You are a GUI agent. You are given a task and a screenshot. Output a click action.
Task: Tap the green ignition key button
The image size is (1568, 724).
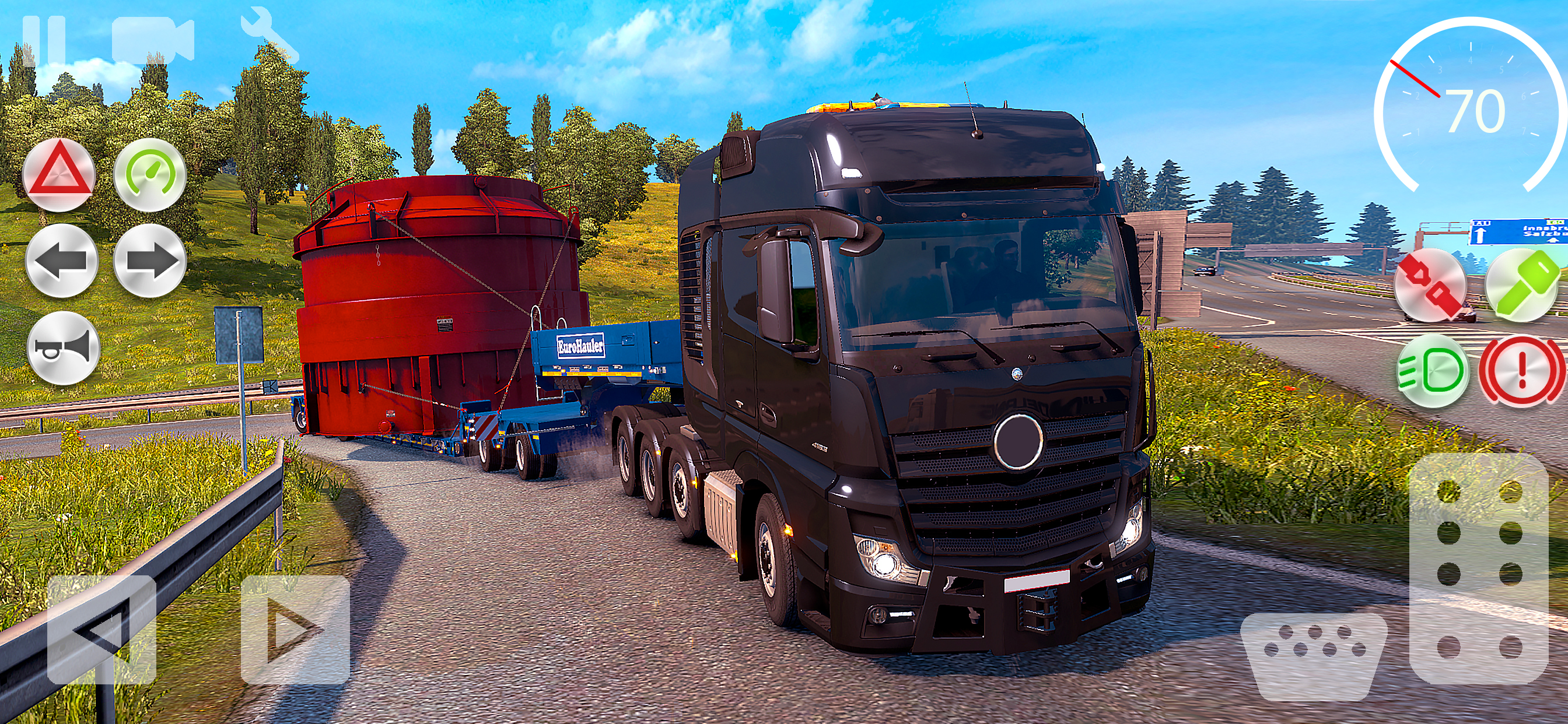pyautogui.click(x=1522, y=284)
